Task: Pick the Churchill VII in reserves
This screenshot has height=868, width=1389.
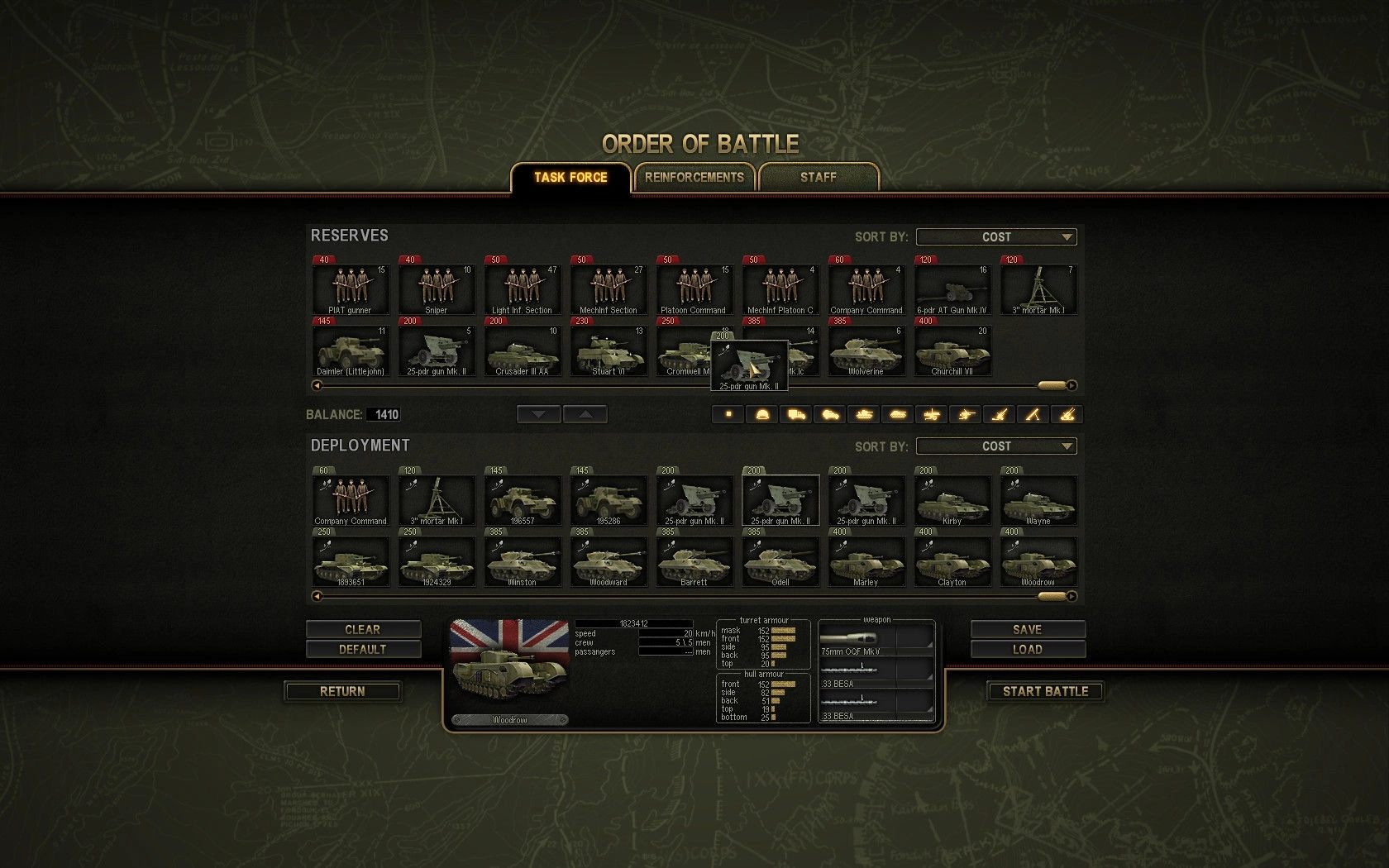Action: (x=952, y=351)
